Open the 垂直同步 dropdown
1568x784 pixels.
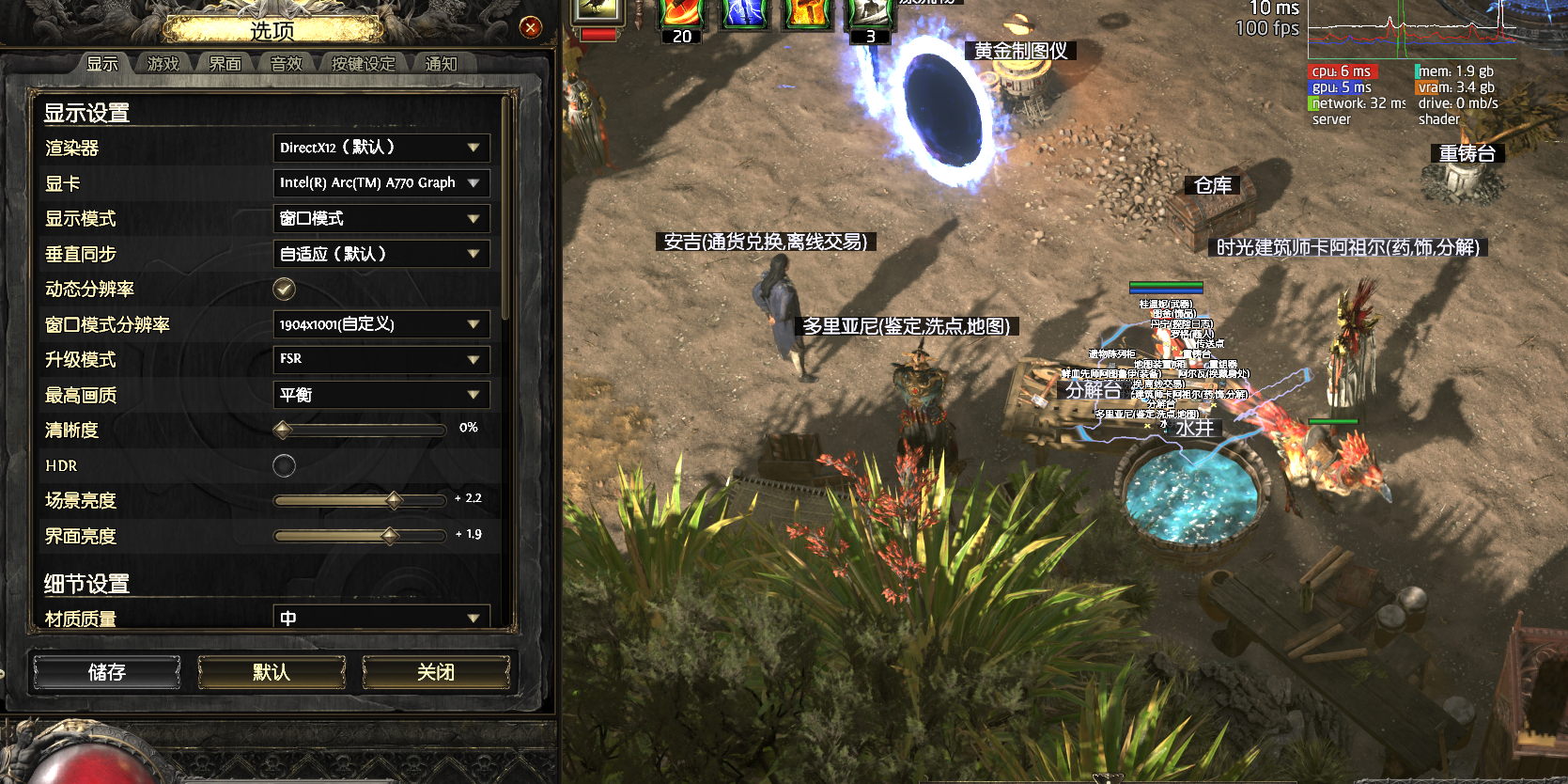point(380,254)
